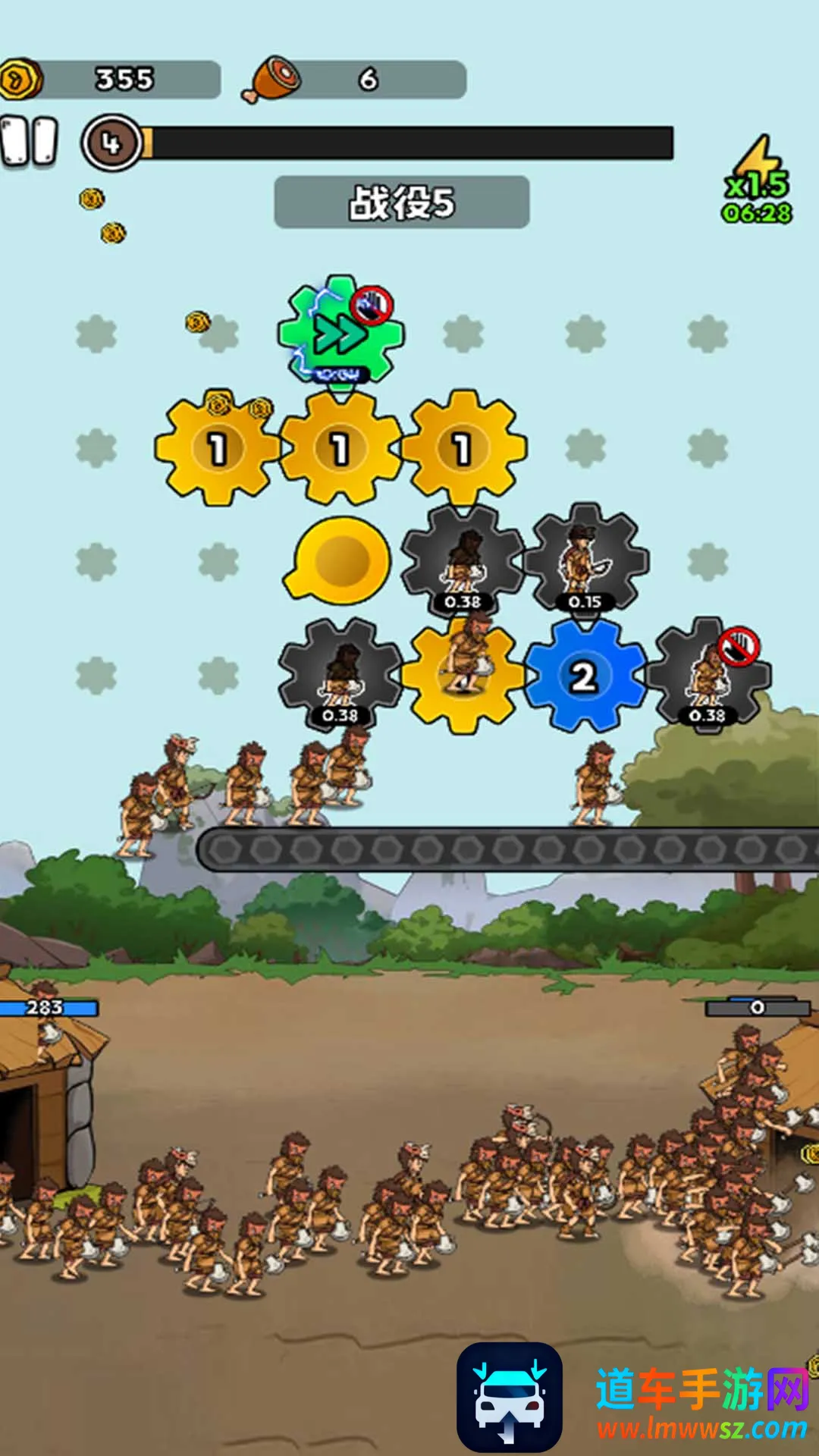Open the car app logo watermark
Image resolution: width=819 pixels, height=1456 pixels.
[x=510, y=1397]
